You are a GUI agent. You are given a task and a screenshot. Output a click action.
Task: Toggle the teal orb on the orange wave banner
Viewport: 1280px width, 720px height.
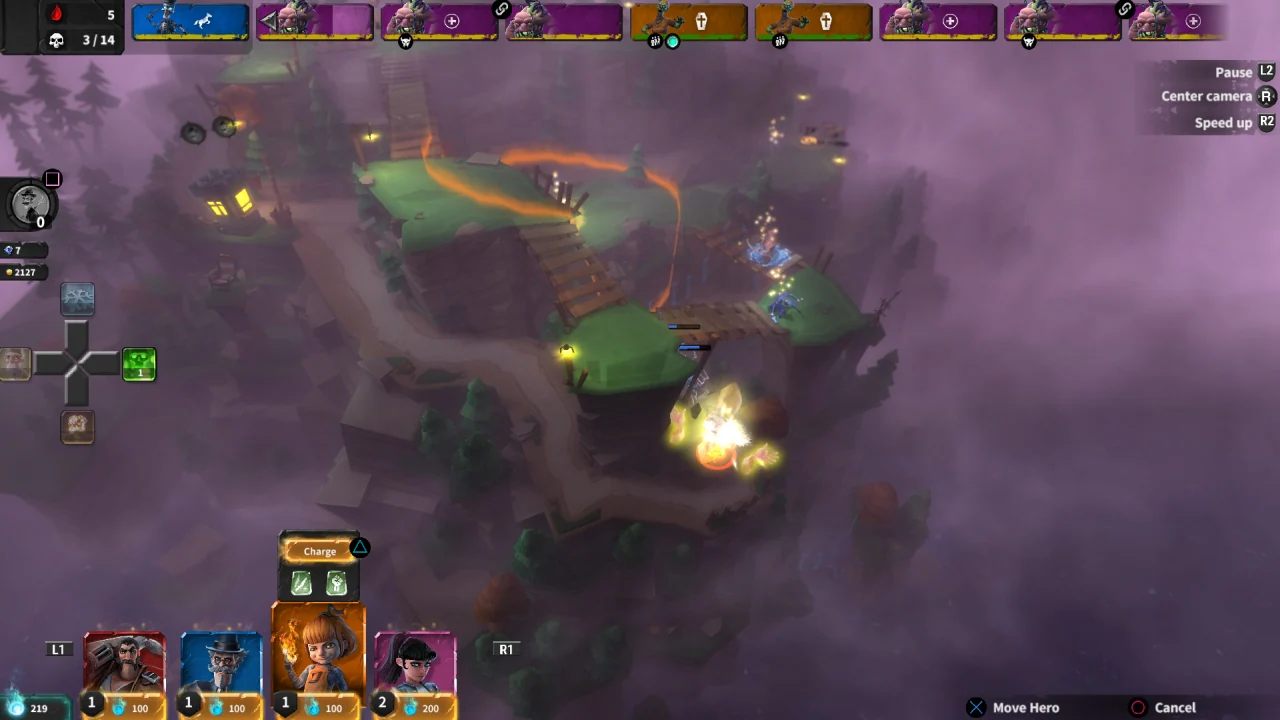tap(671, 41)
